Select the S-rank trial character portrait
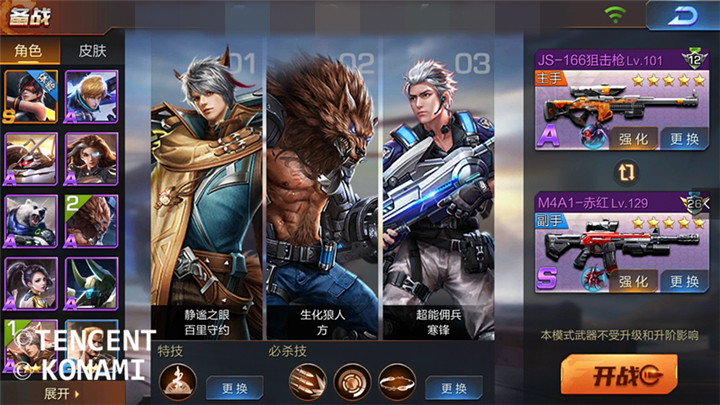Image resolution: width=720 pixels, height=405 pixels. 30,96
